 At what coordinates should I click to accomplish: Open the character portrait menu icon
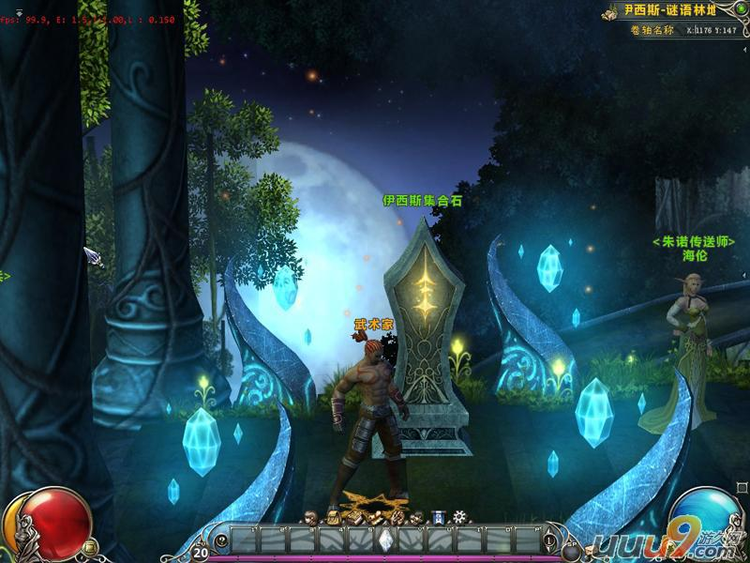[x=310, y=518]
